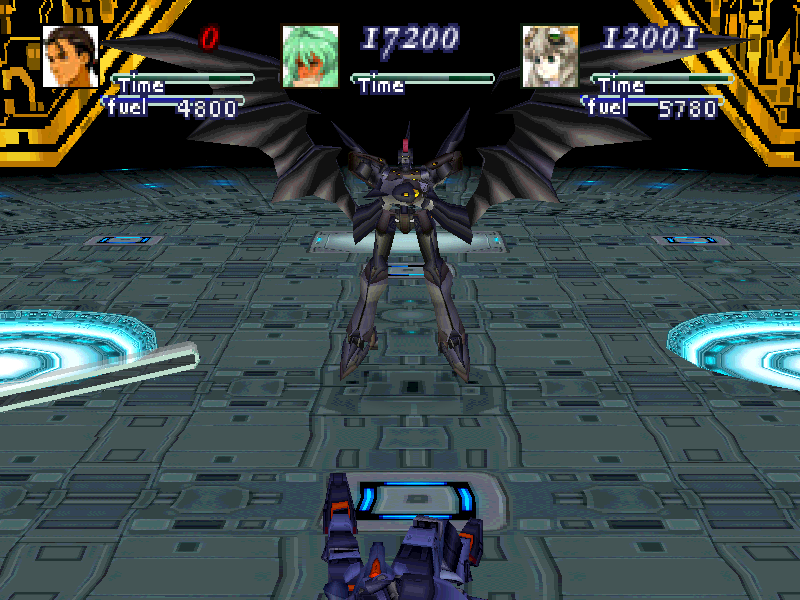
Task: Click the green-haired girl portrait
Action: [310, 56]
